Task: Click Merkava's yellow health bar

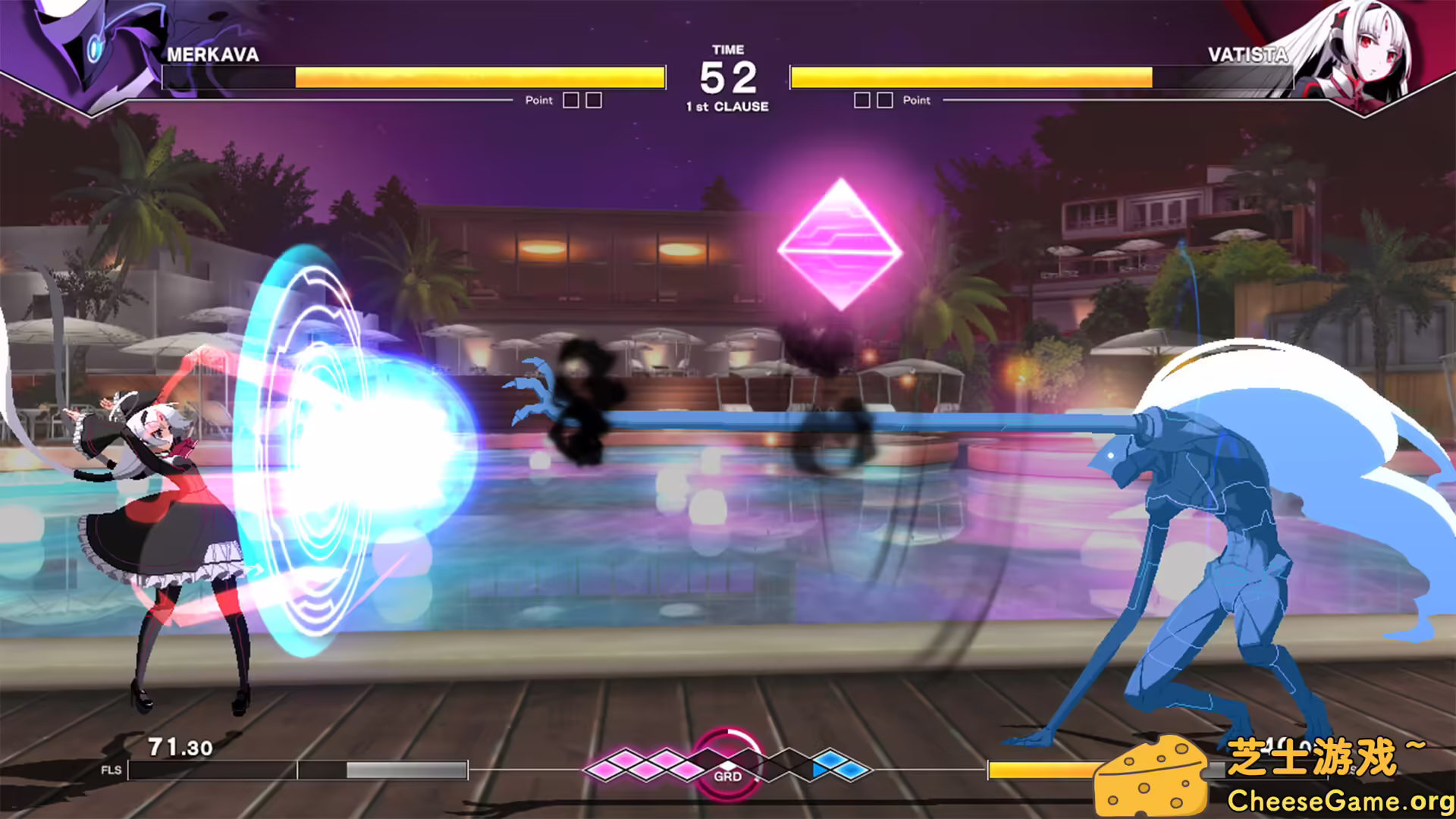Action: click(485, 76)
